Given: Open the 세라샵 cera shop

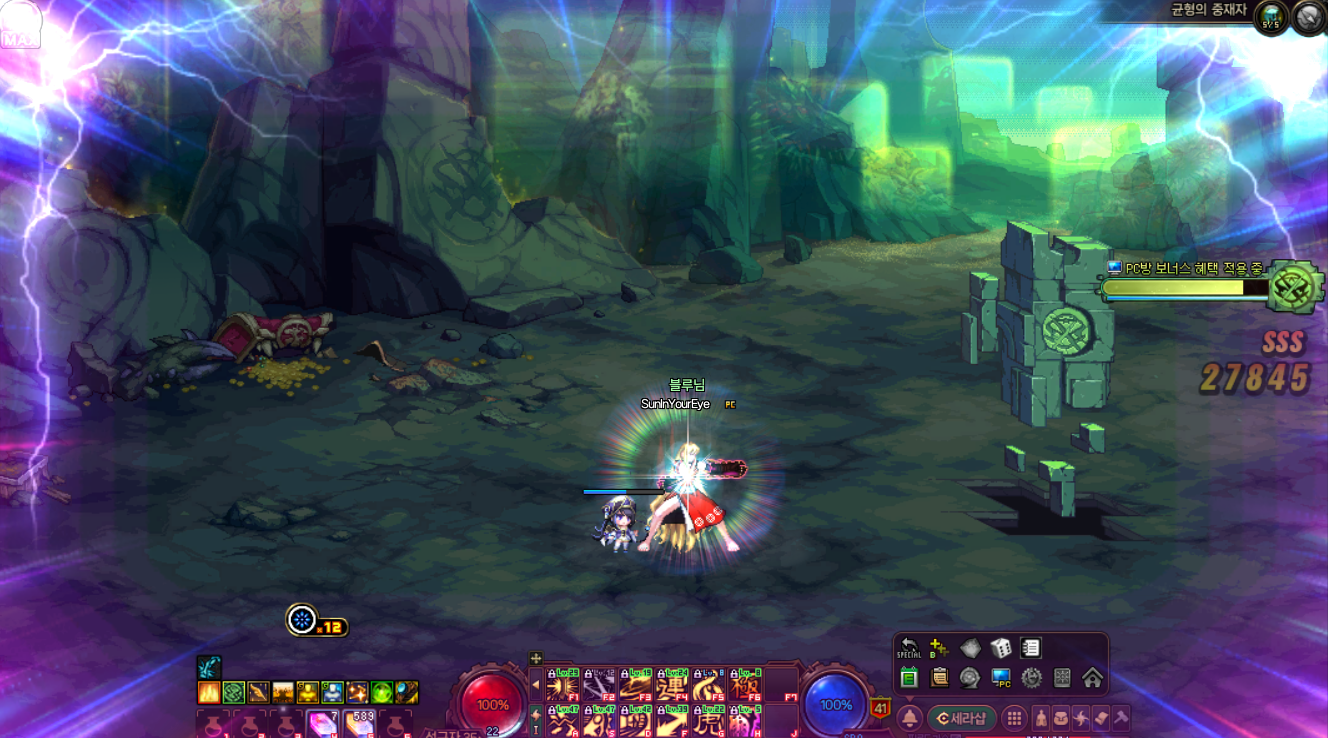Looking at the screenshot, I should [962, 718].
